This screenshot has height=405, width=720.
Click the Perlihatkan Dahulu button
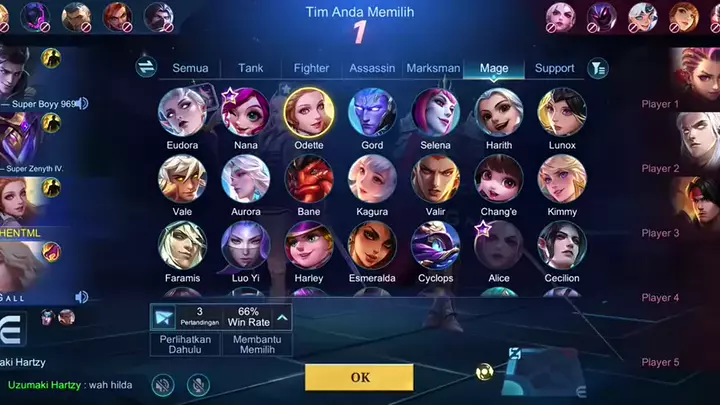click(x=181, y=345)
